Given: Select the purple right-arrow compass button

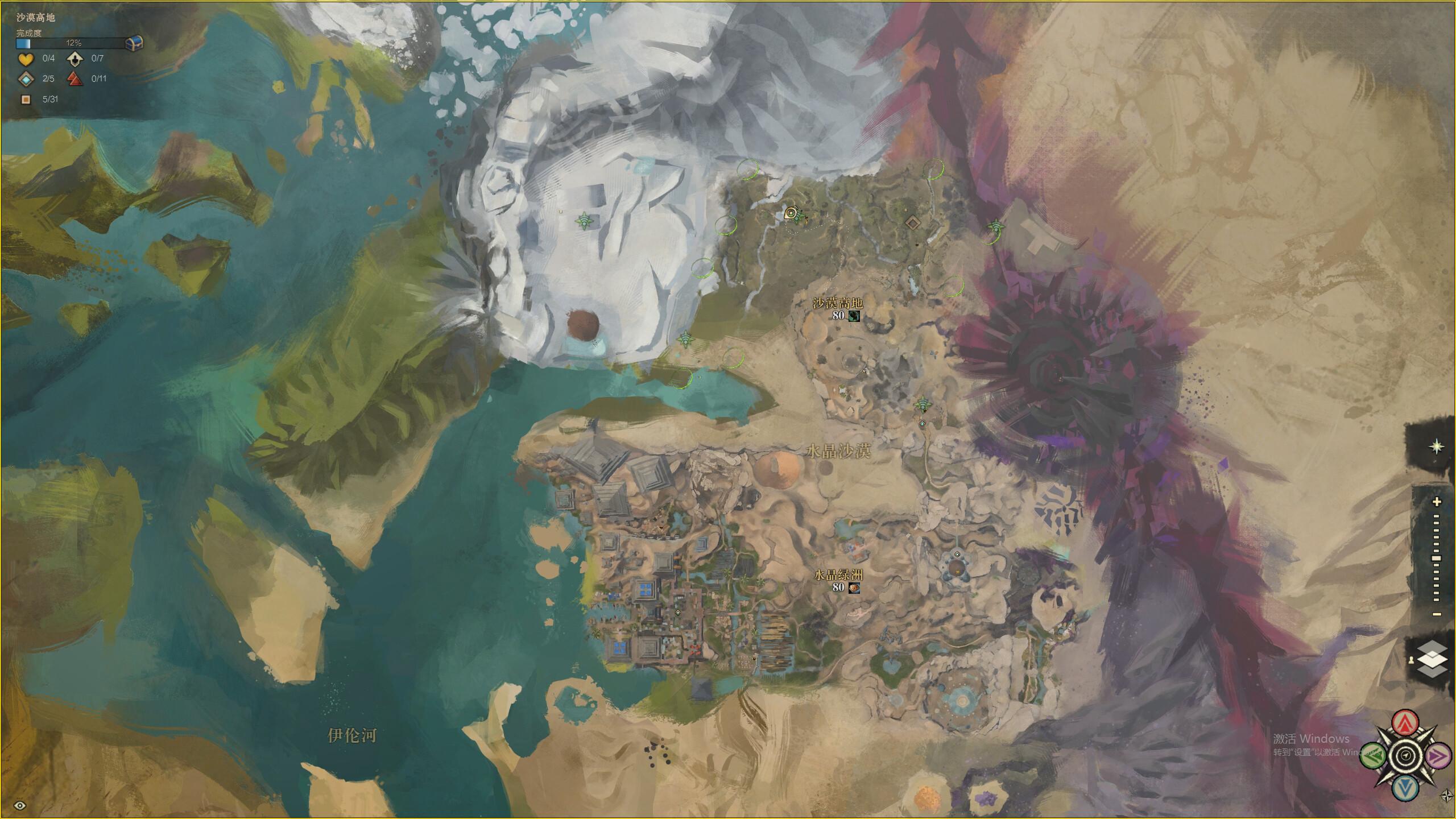Looking at the screenshot, I should (x=1438, y=756).
